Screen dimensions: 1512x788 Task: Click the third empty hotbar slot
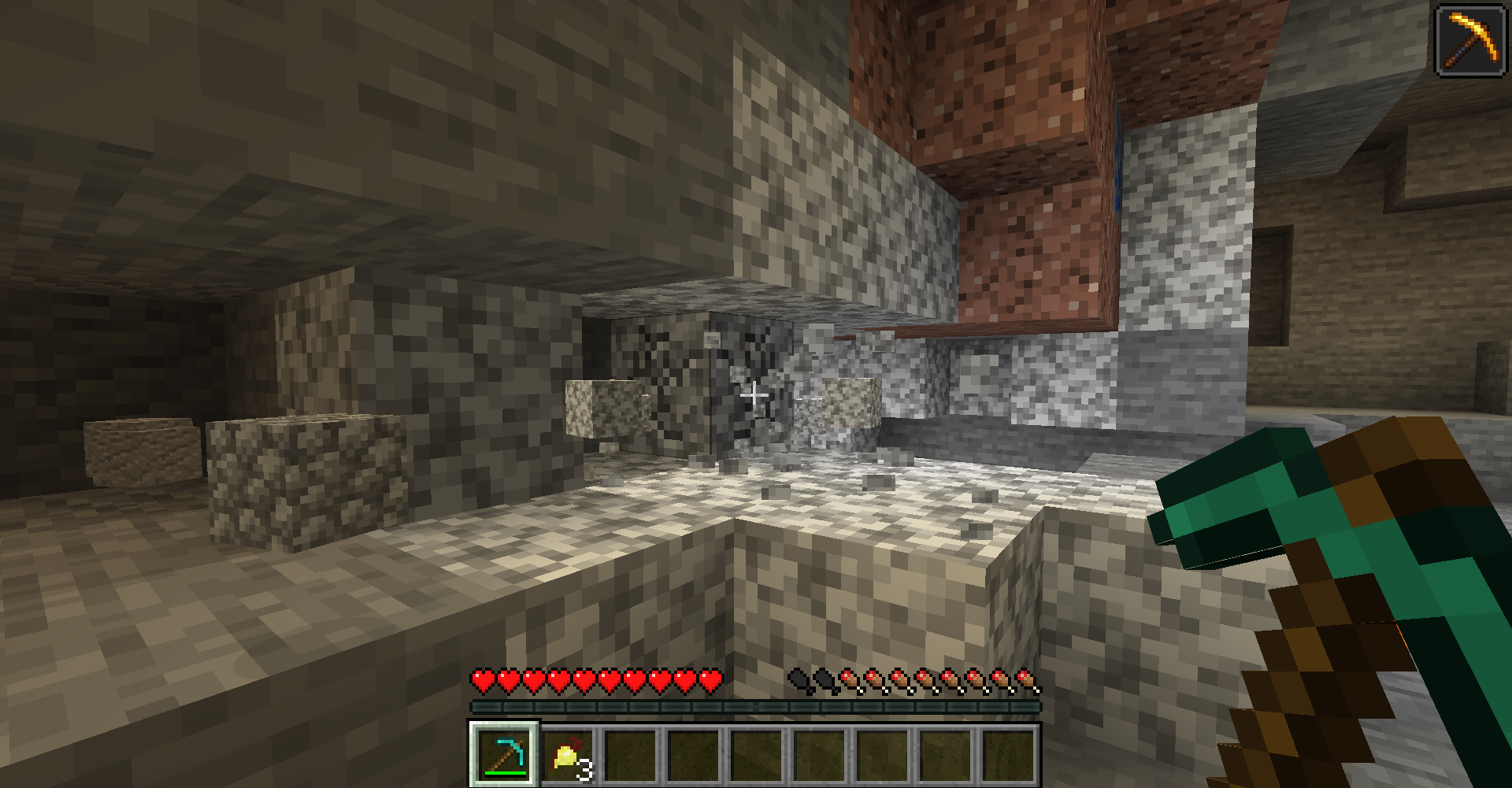[x=630, y=754]
